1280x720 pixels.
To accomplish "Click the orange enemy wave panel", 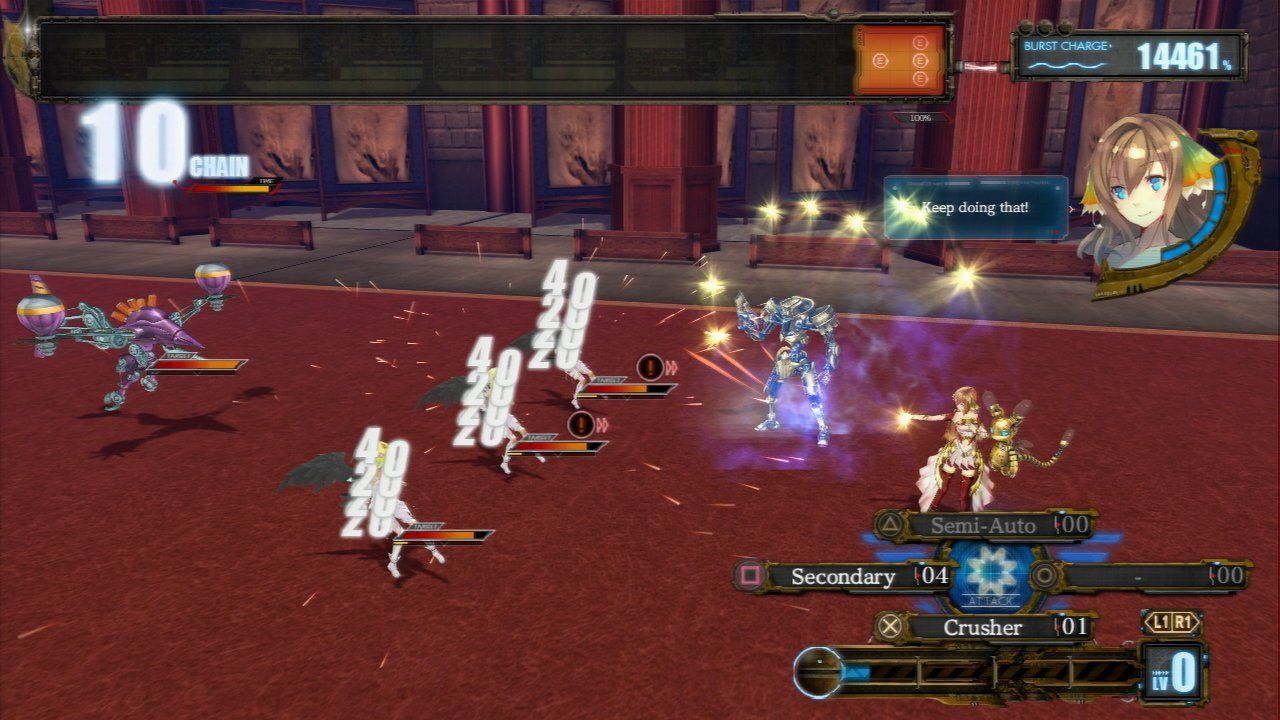I will pyautogui.click(x=899, y=62).
